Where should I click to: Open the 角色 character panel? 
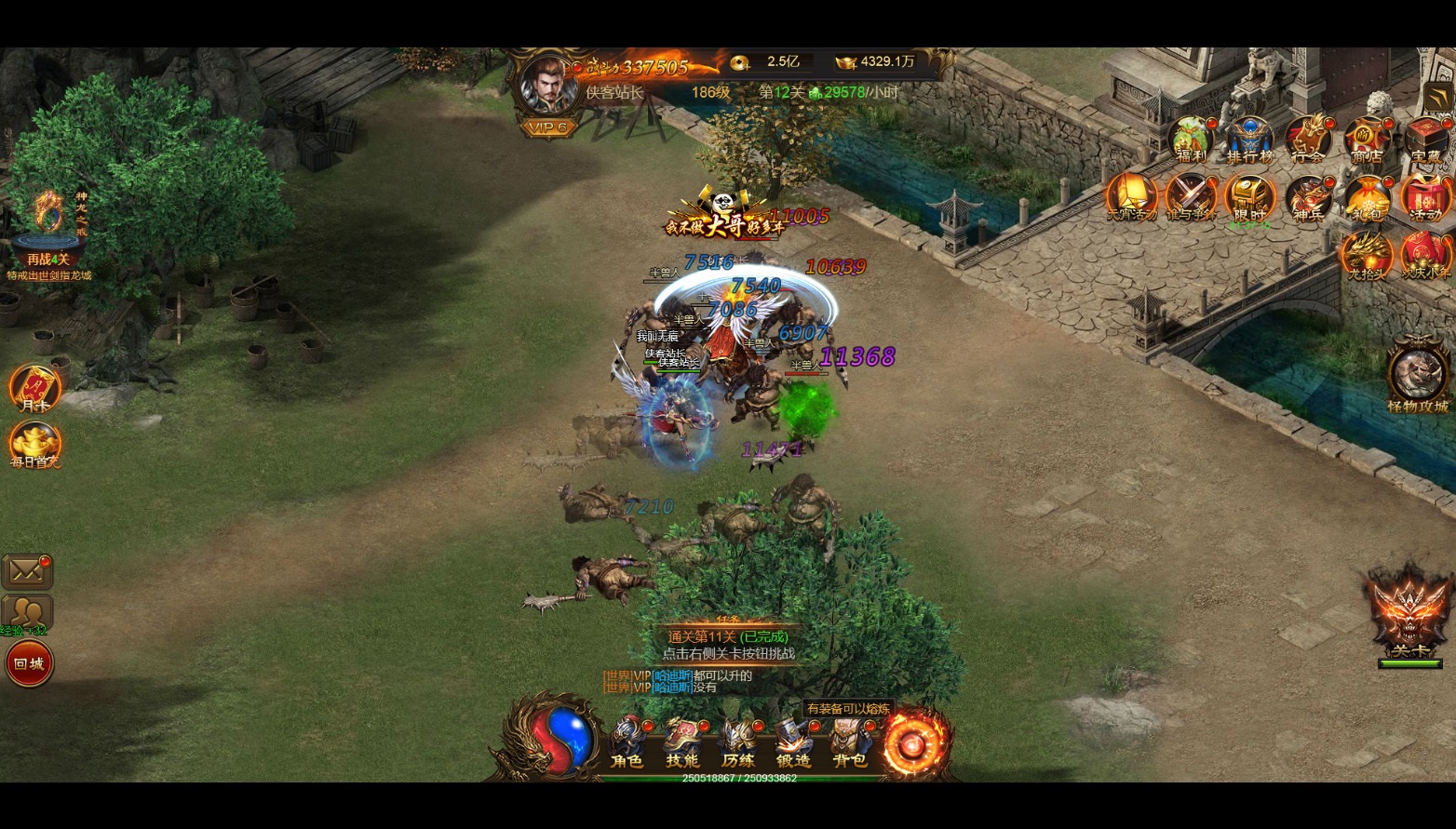click(x=627, y=743)
